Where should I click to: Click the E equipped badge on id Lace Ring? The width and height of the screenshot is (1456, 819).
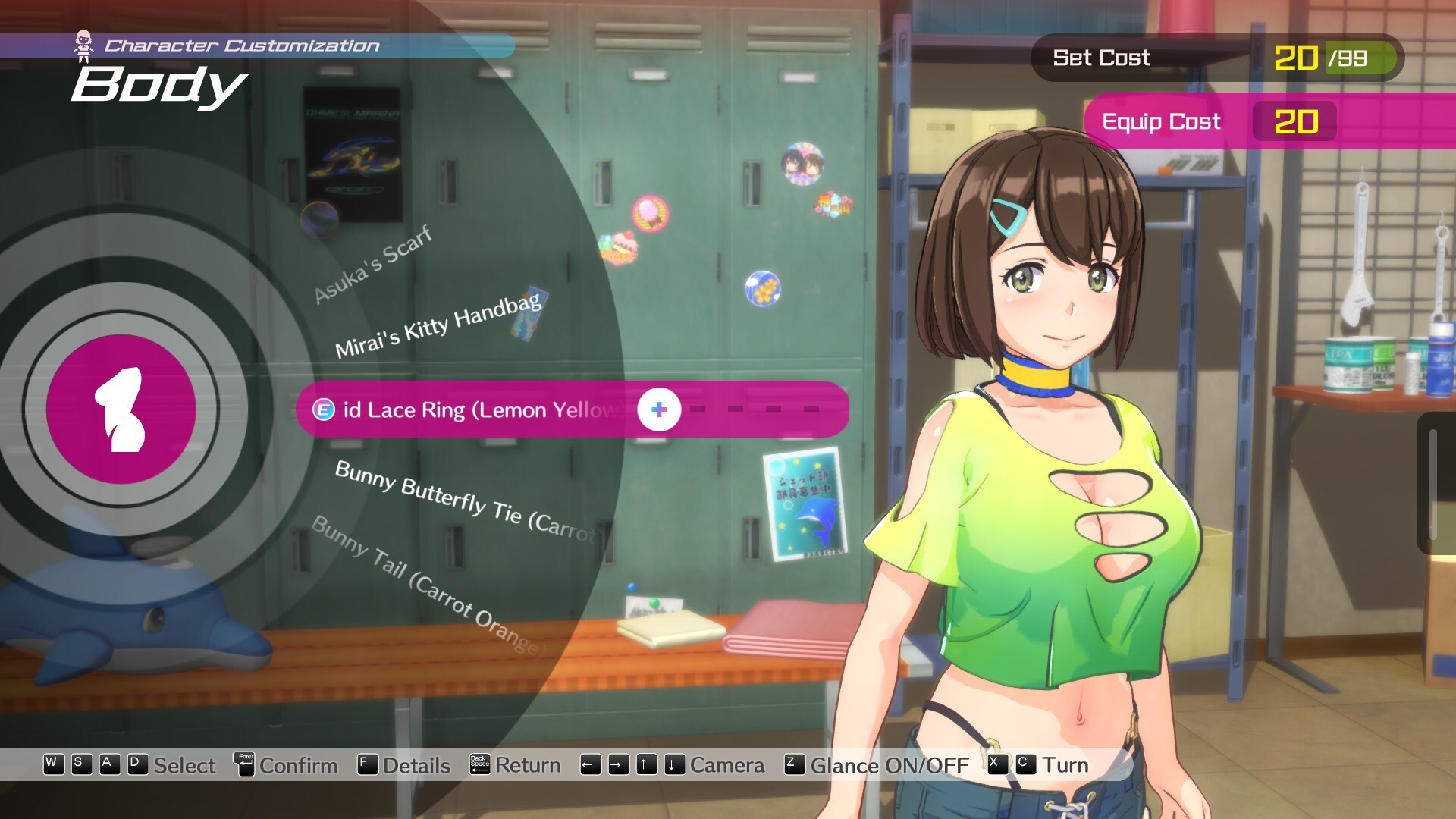(325, 409)
